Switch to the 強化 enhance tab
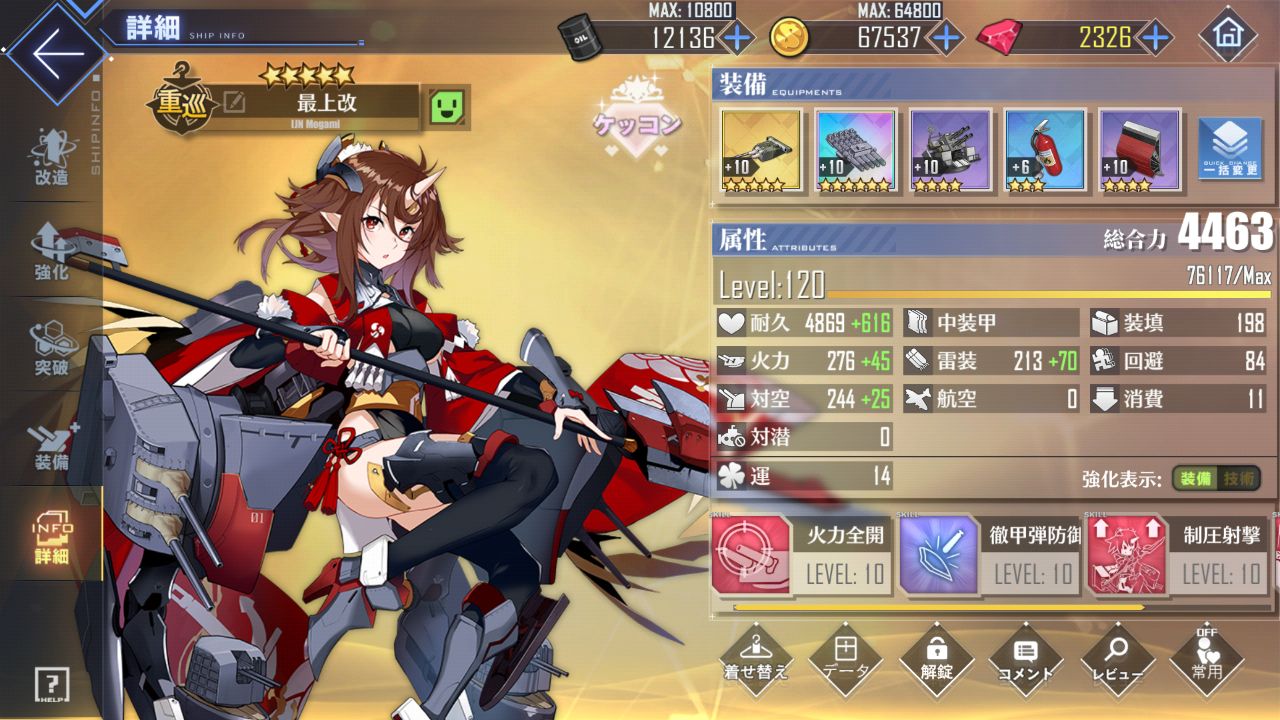This screenshot has height=720, width=1280. click(x=51, y=252)
